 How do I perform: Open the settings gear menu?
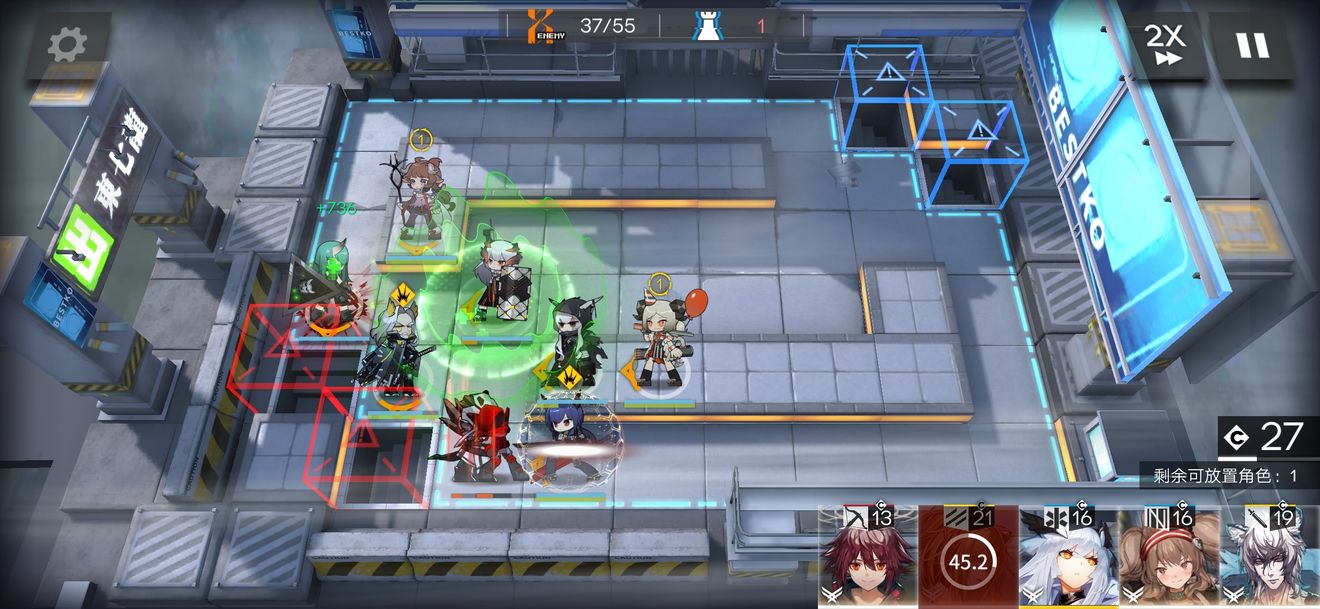coord(67,45)
